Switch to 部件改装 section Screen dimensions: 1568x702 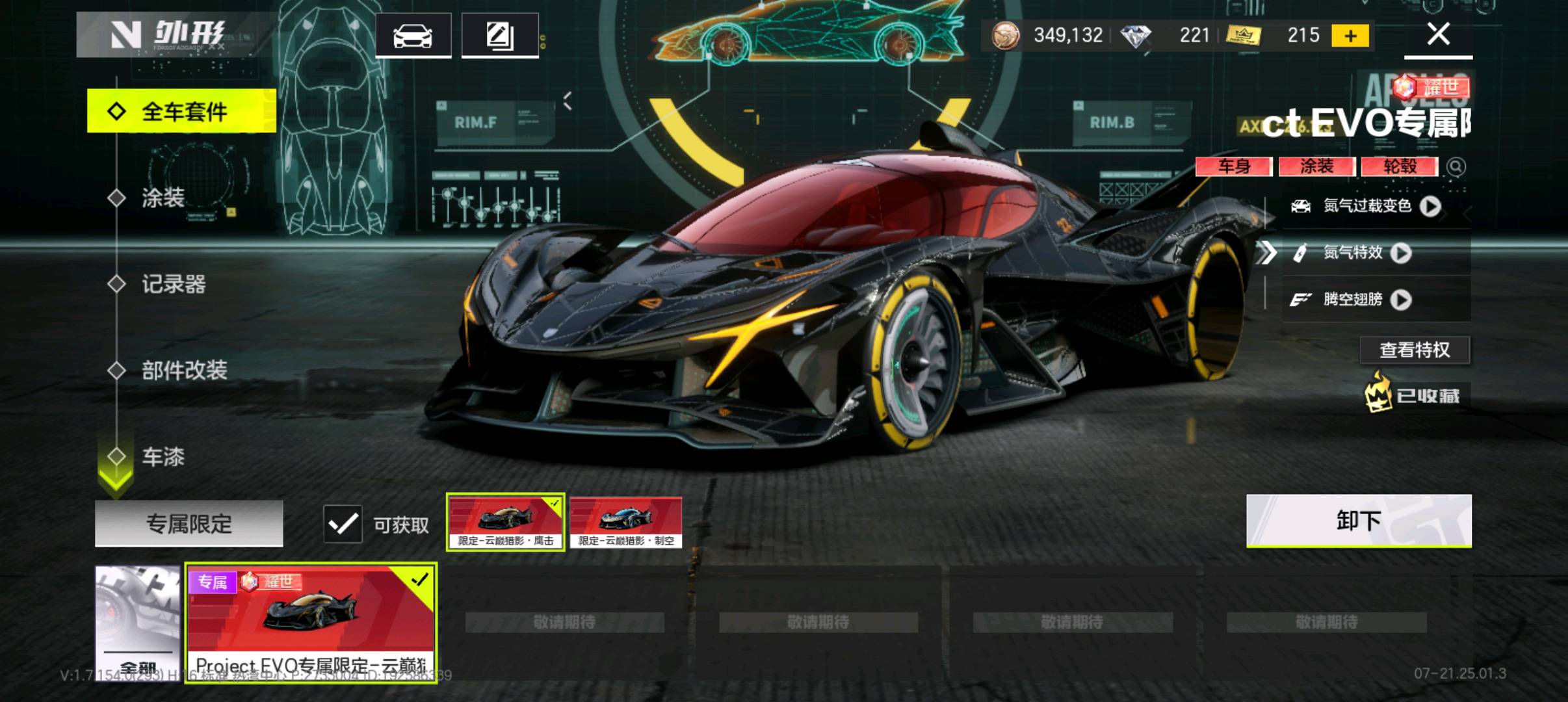(x=184, y=370)
